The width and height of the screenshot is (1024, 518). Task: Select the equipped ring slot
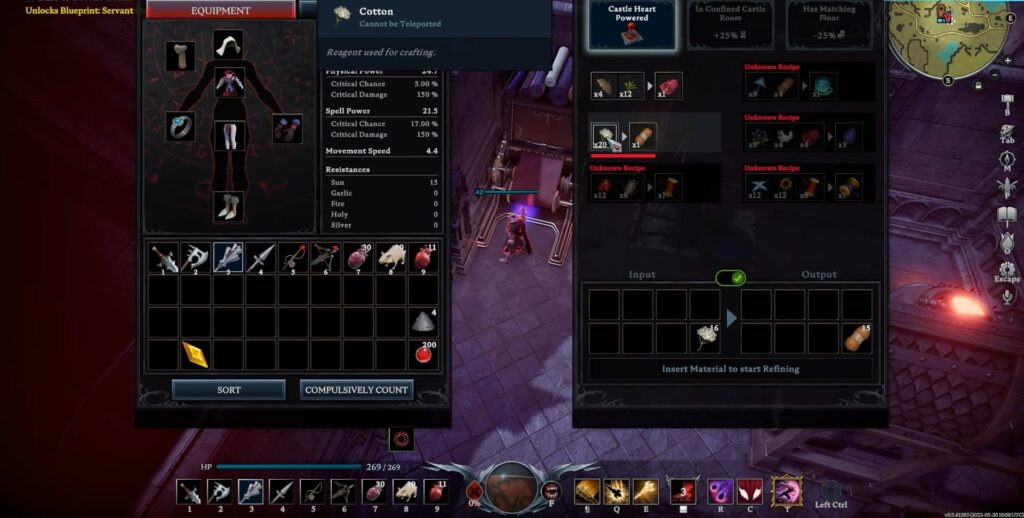(180, 126)
